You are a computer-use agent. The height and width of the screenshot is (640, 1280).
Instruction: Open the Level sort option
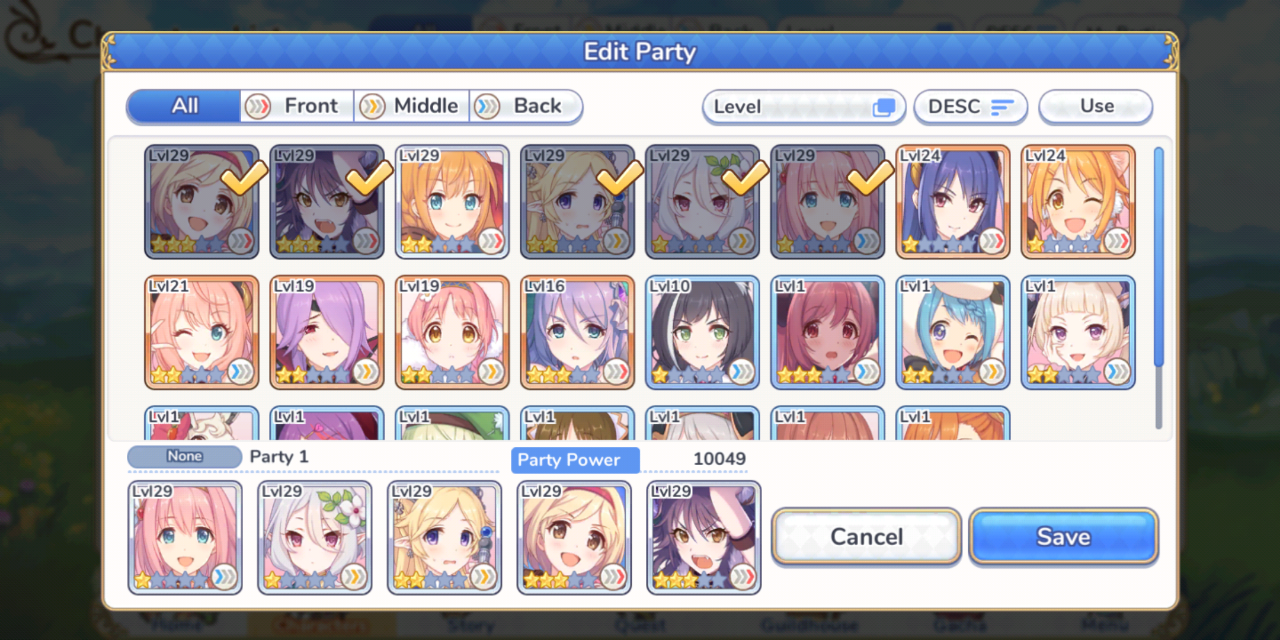[803, 107]
